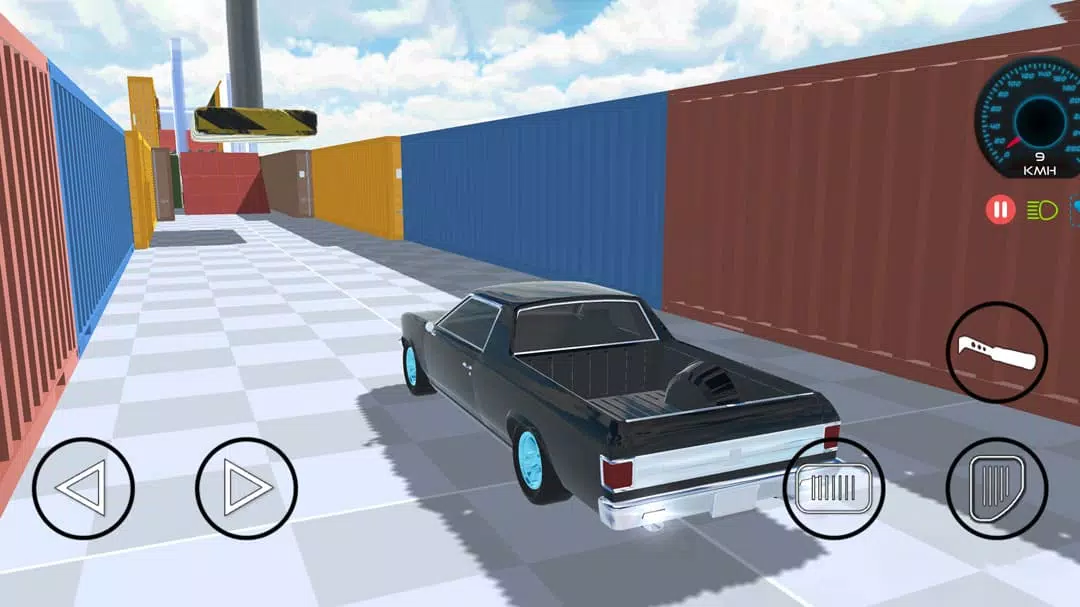The image size is (1080, 607).
Task: Pull the handbrake lever button
Action: point(996,352)
